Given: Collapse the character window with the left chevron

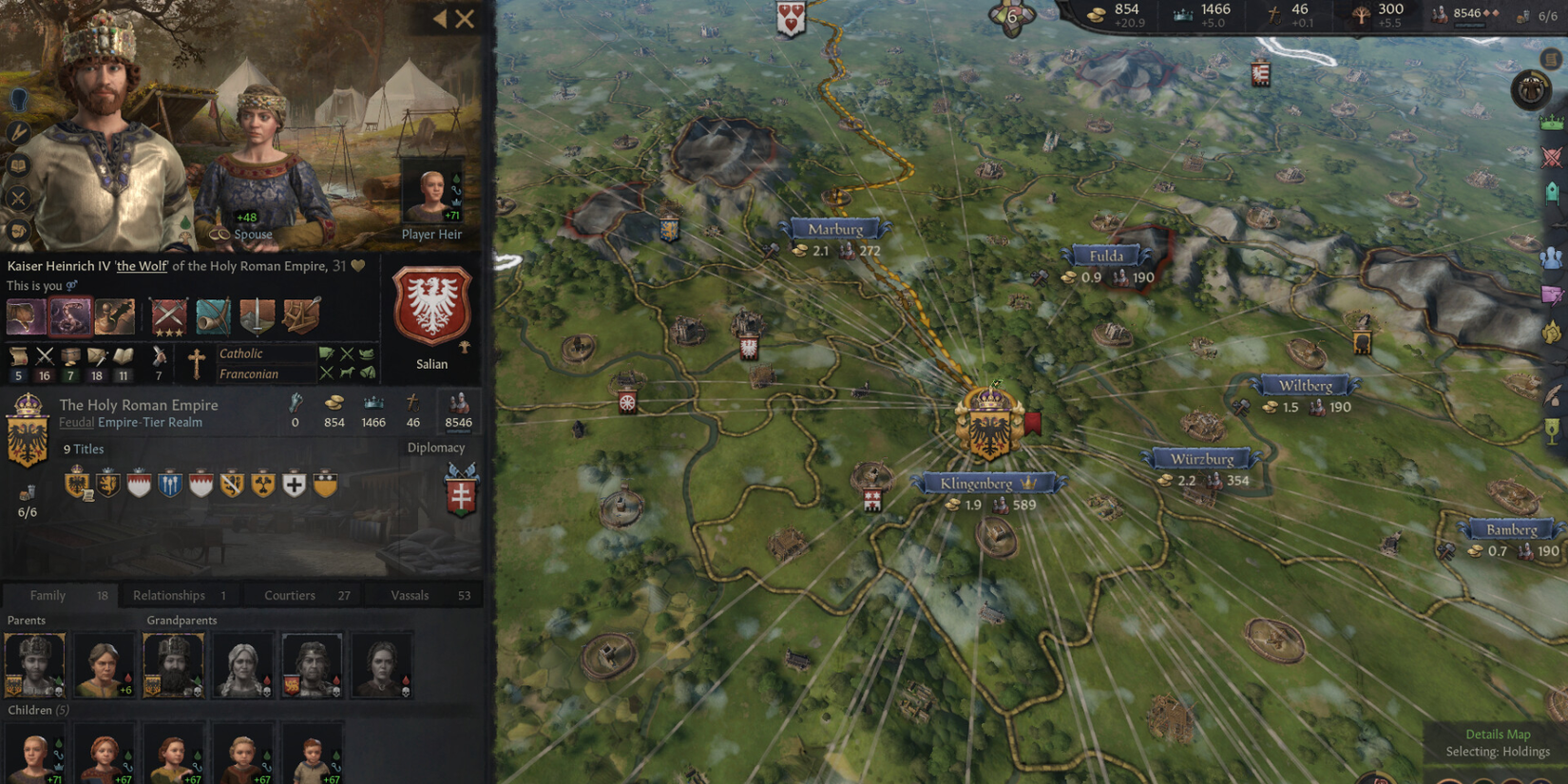Looking at the screenshot, I should click(440, 20).
